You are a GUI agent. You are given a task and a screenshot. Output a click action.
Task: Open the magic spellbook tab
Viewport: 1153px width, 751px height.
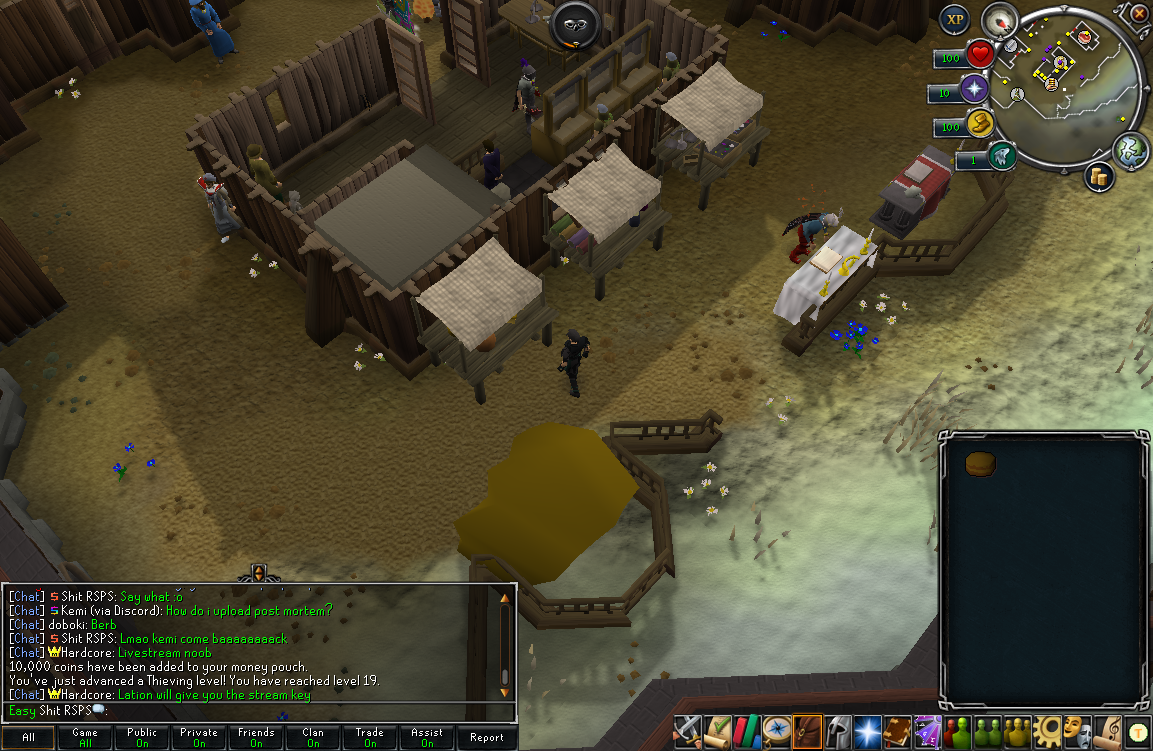pyautogui.click(x=897, y=732)
